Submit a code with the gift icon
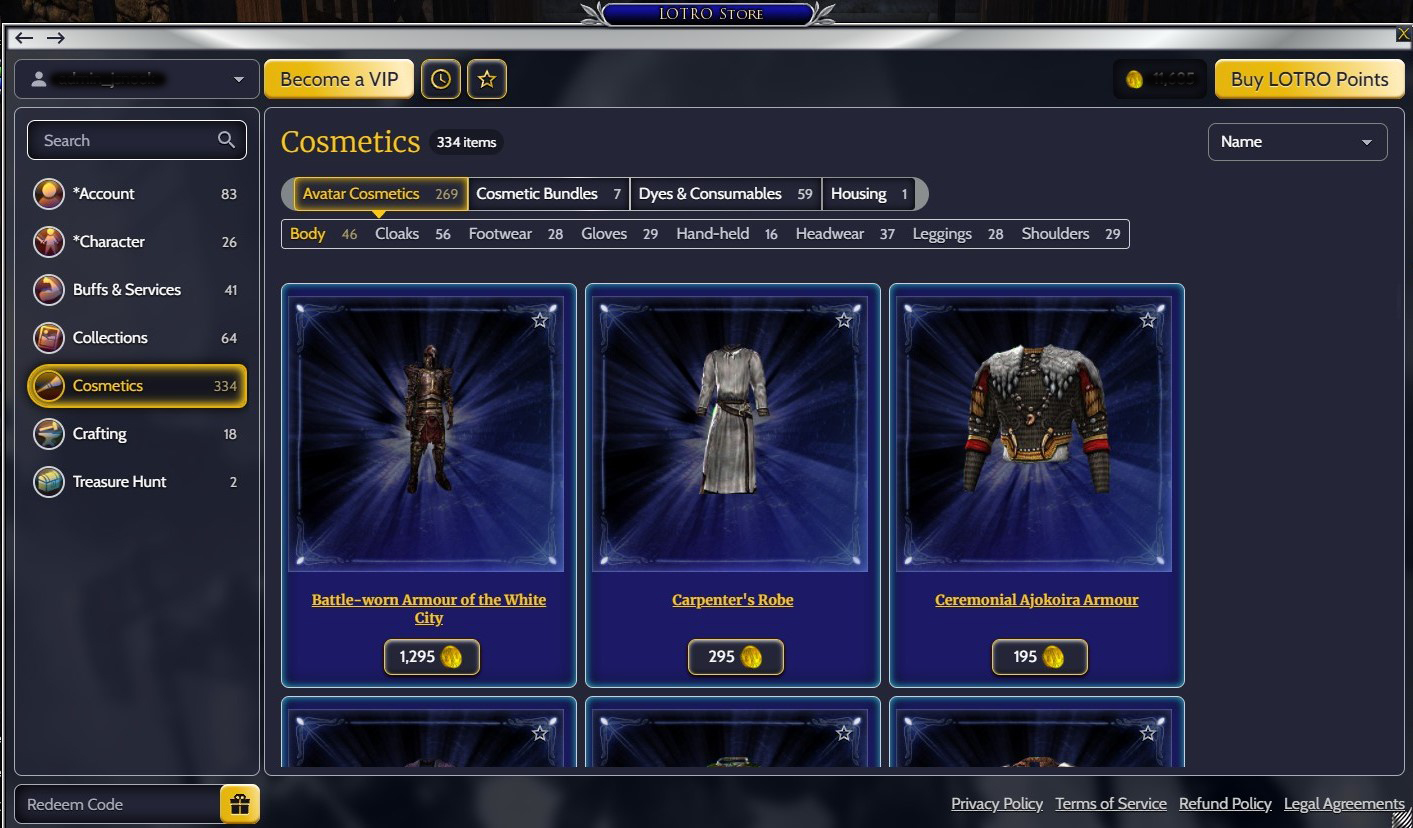The height and width of the screenshot is (828, 1413). (x=239, y=803)
